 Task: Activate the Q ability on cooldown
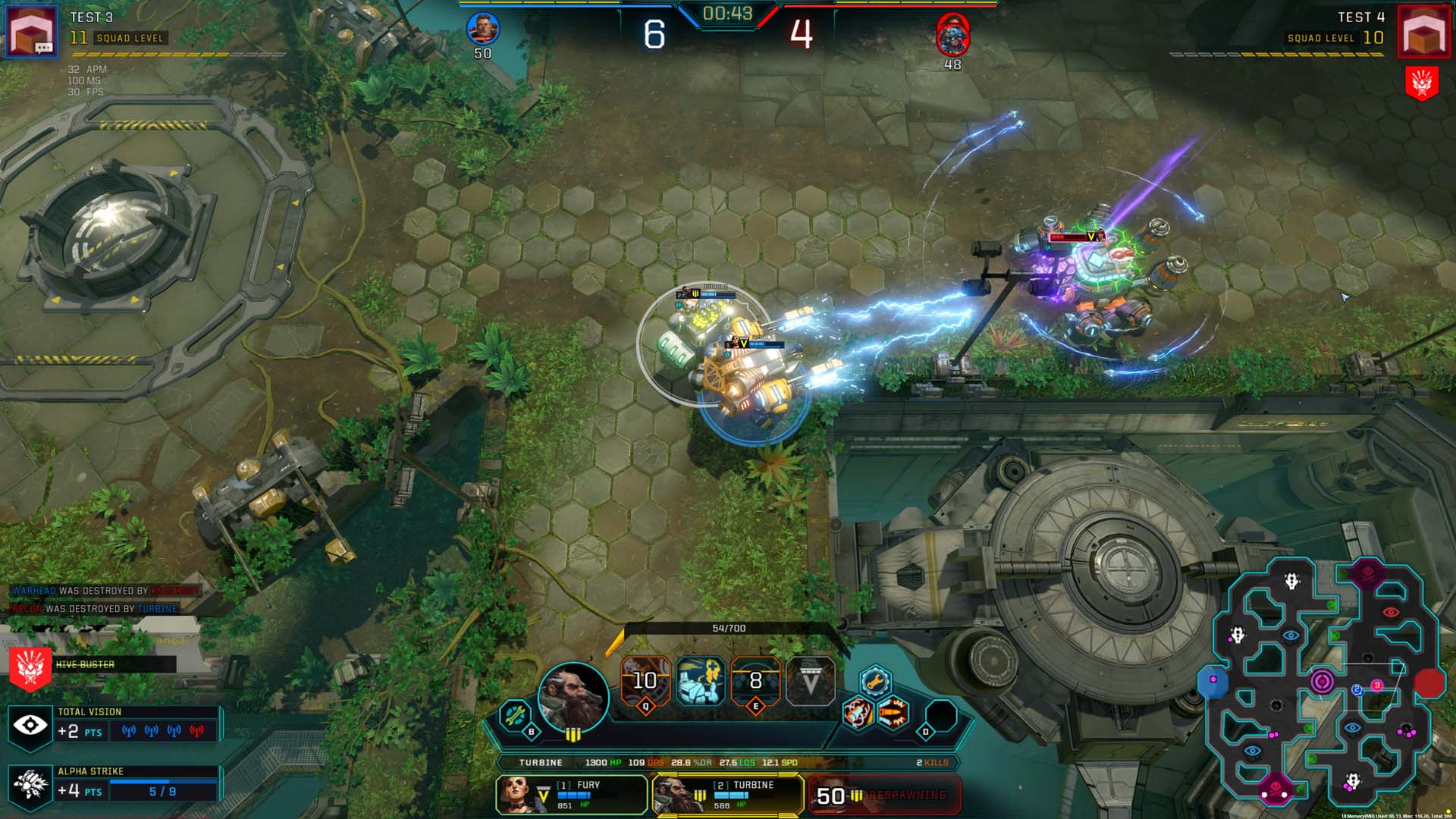tap(645, 680)
